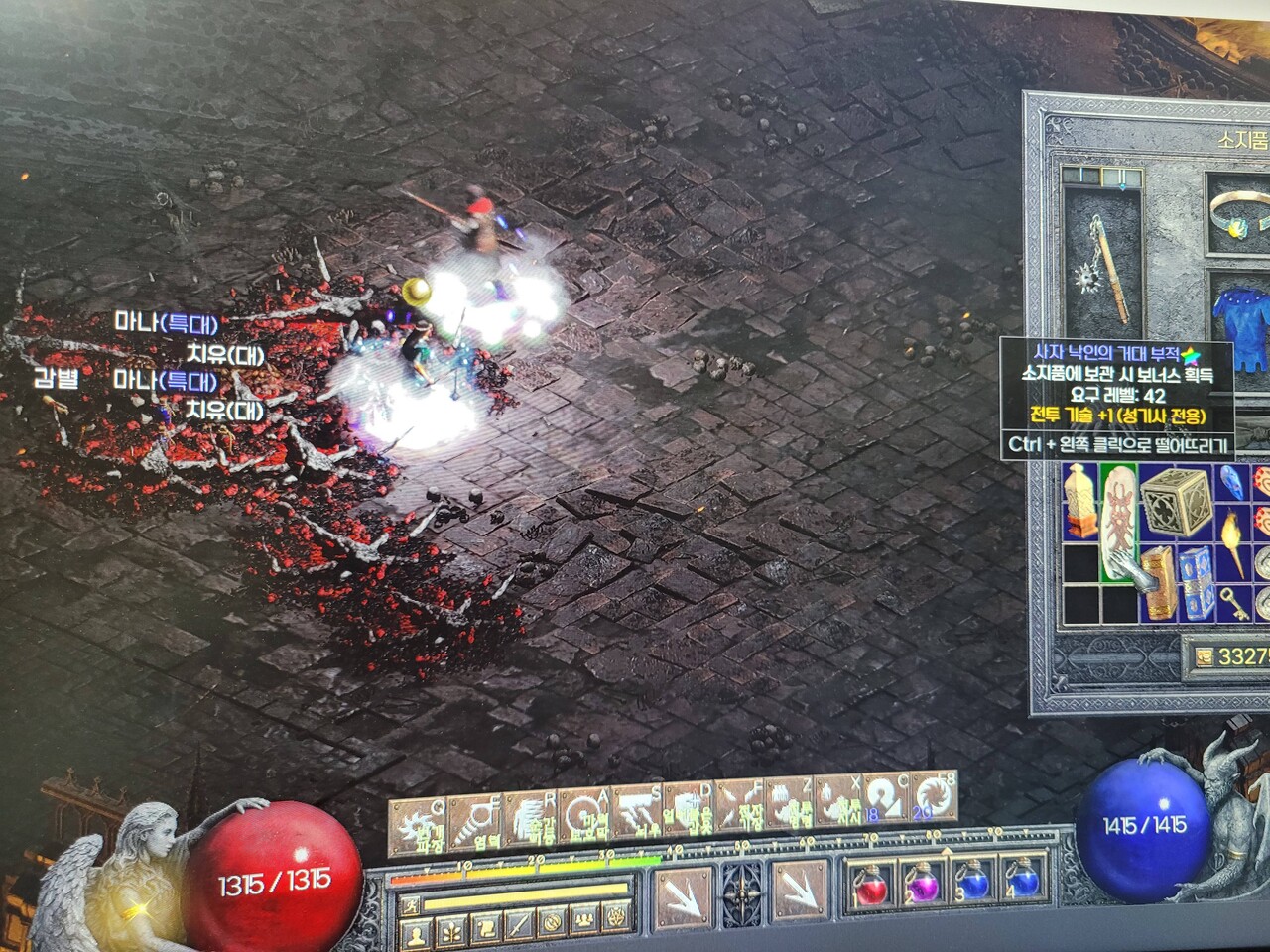Click the blue Tome of Town Portal
This screenshot has width=1270, height=952.
(x=1196, y=584)
